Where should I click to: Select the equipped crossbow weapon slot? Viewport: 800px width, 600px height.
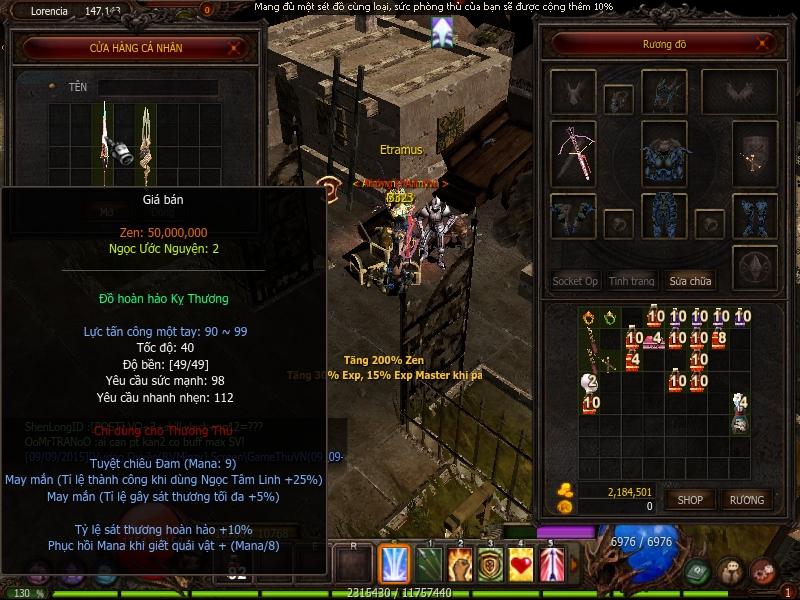[x=573, y=153]
